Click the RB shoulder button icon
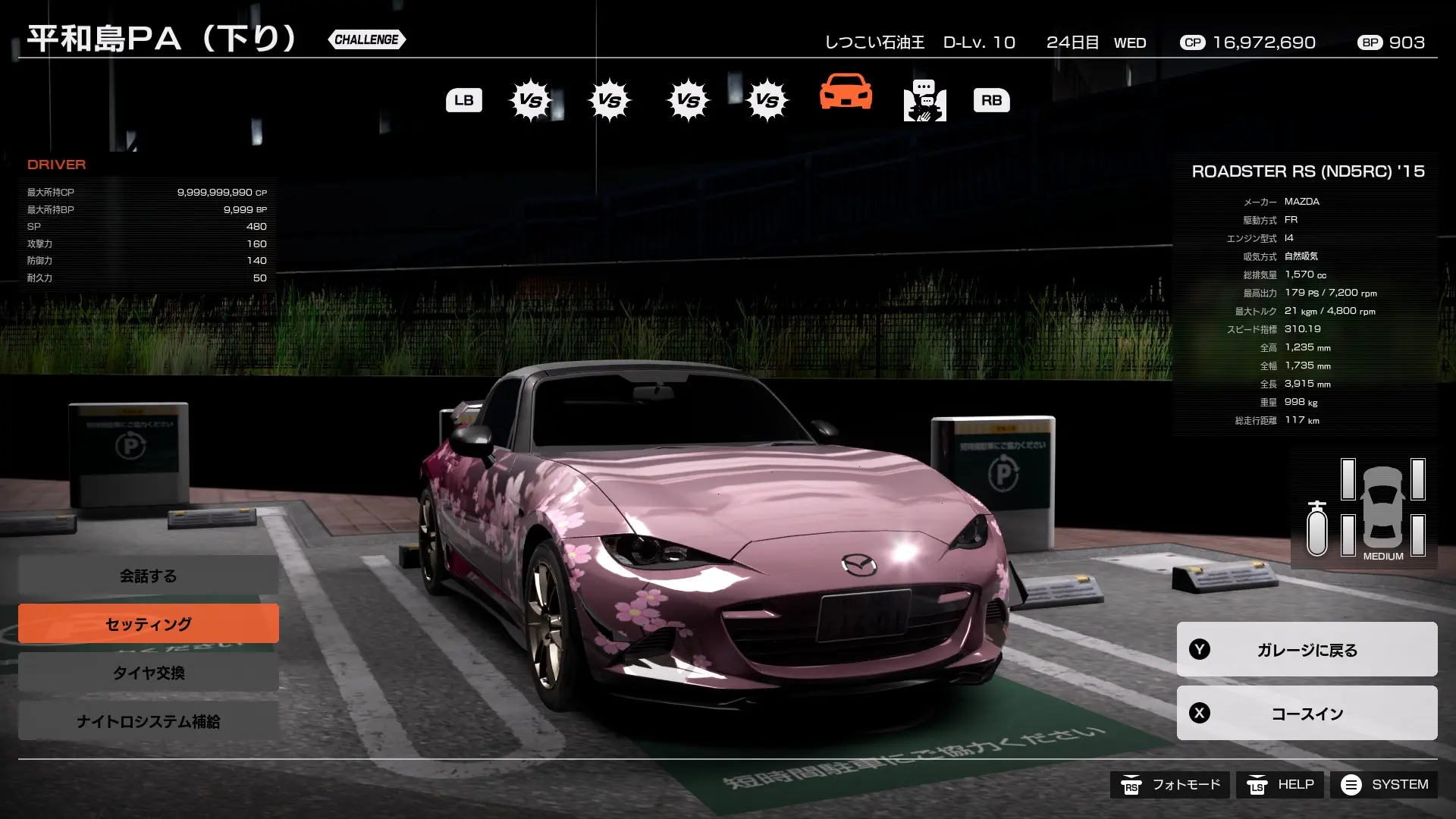1456x819 pixels. point(992,99)
